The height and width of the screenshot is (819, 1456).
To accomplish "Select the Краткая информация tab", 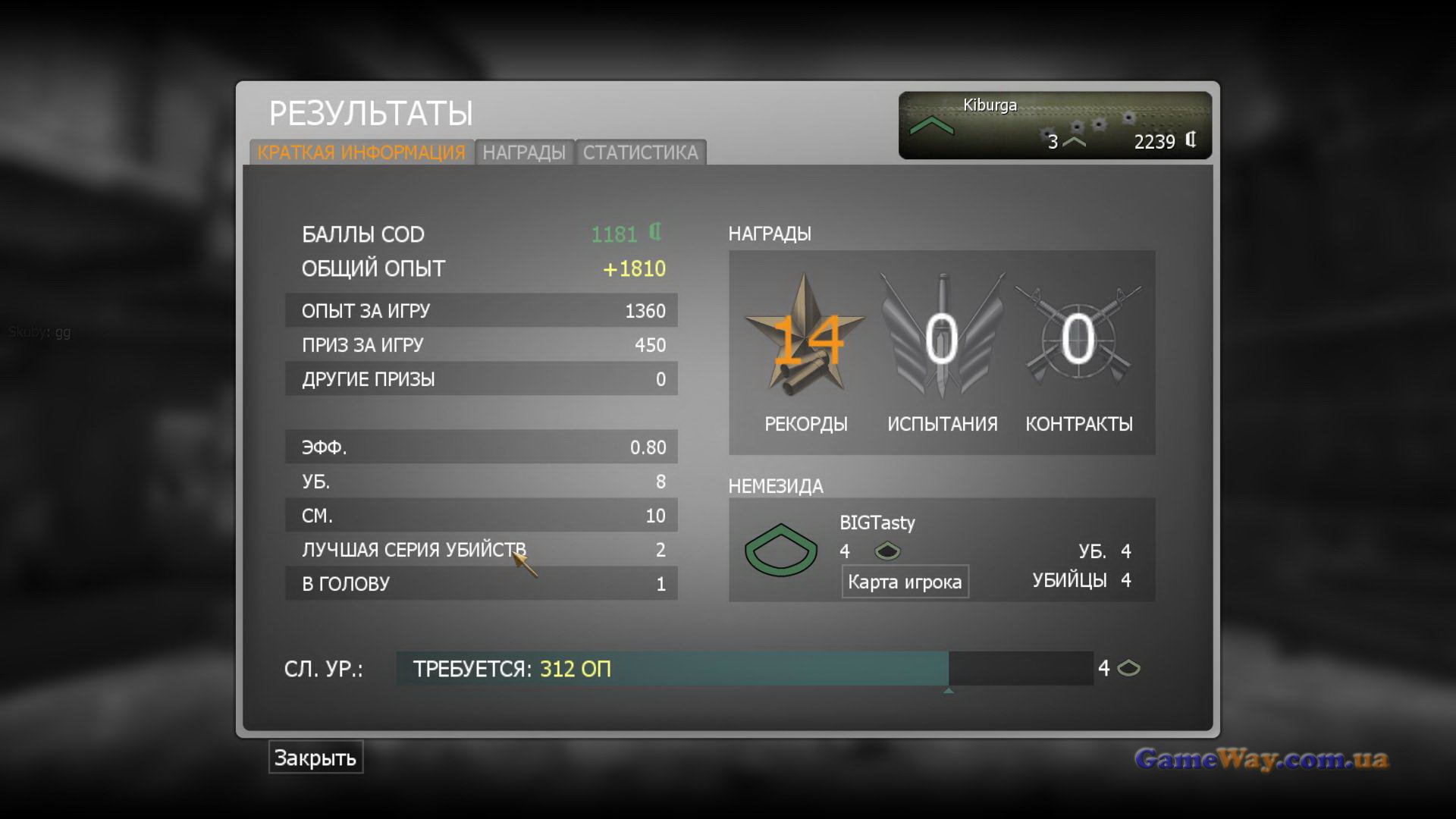I will click(x=361, y=152).
